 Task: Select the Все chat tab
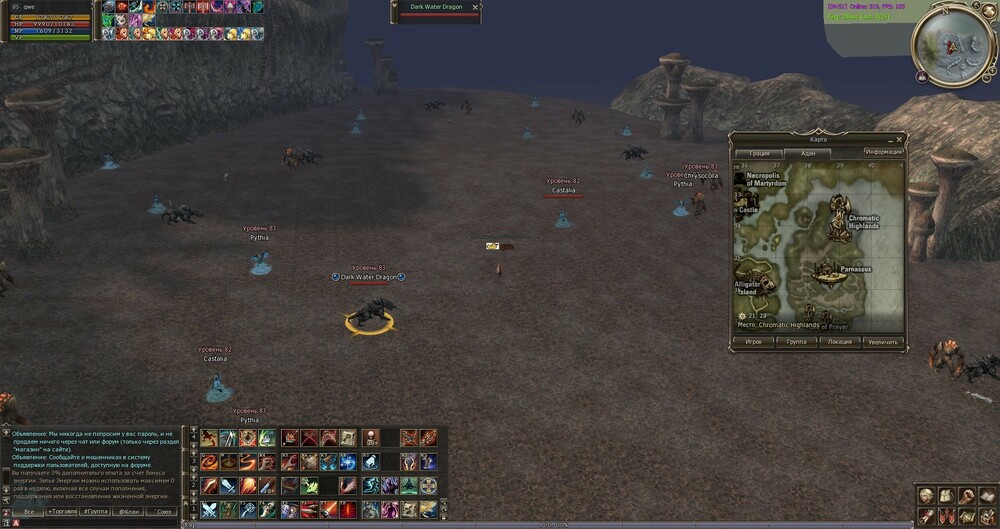pyautogui.click(x=29, y=511)
